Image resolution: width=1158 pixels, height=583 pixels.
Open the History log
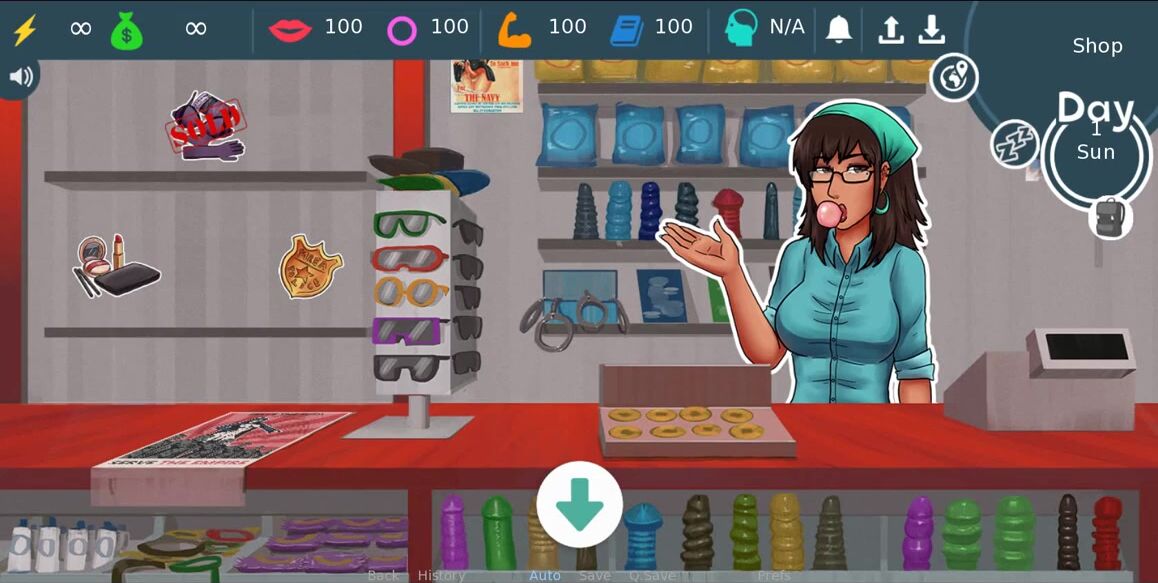(441, 575)
